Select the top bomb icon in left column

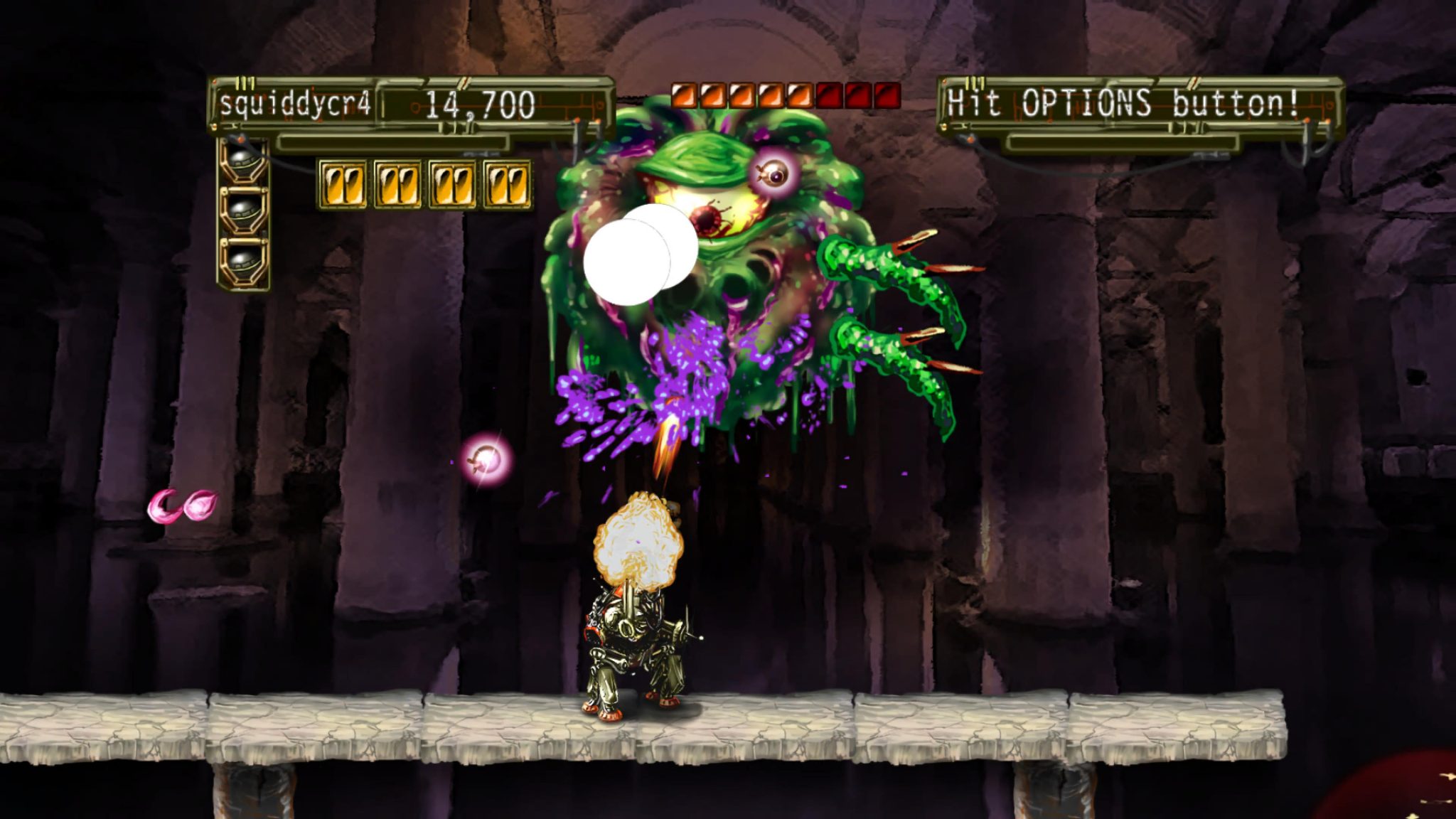coord(242,160)
